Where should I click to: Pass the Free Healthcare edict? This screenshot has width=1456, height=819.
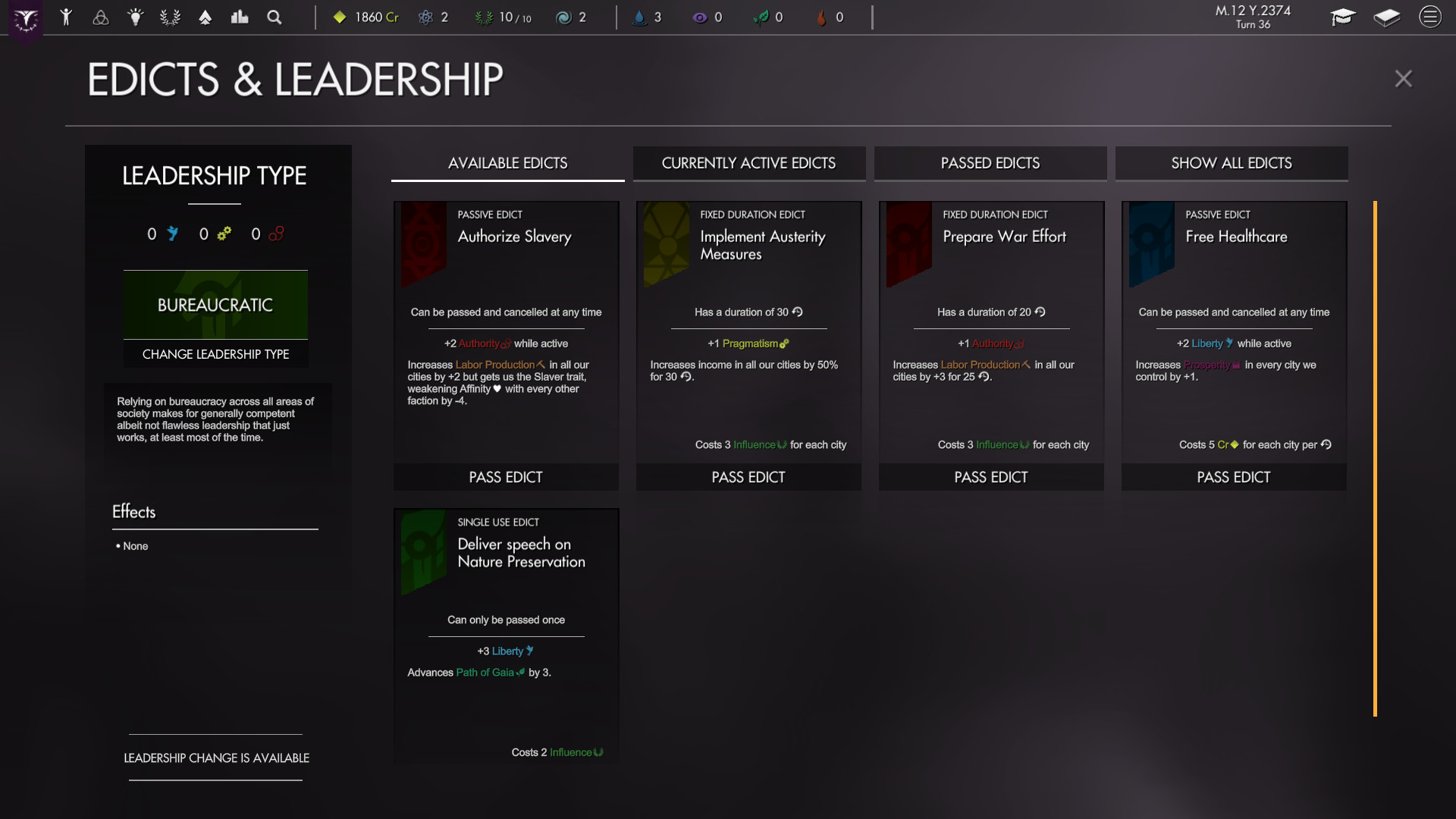[x=1233, y=477]
